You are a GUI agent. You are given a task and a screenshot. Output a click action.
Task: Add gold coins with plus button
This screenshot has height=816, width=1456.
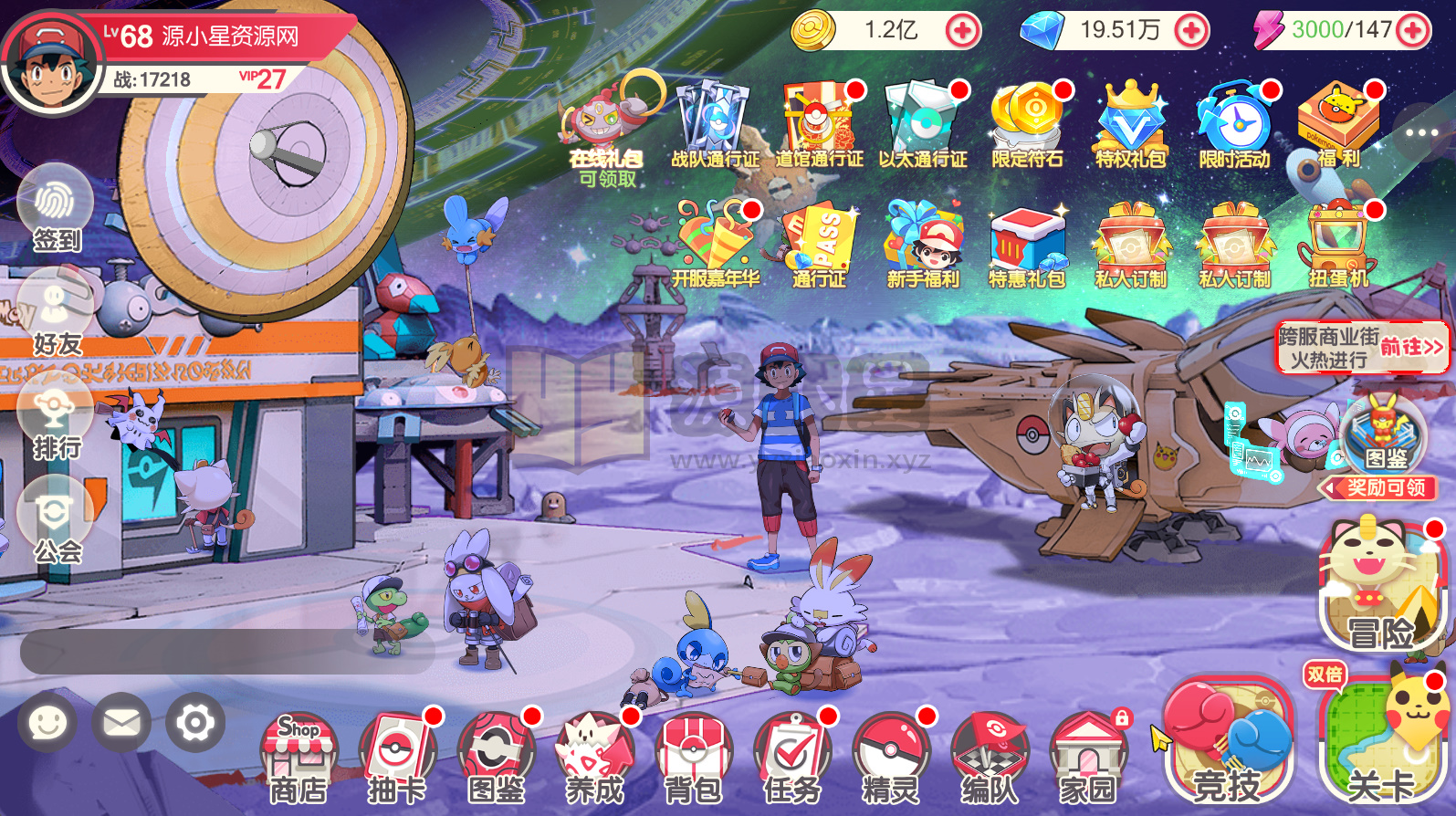(962, 31)
